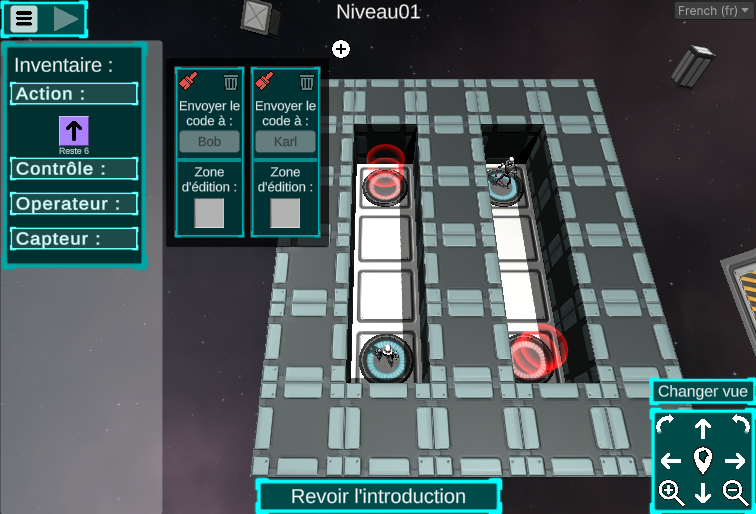Click Revoir l'introduction button
Screen dimensions: 756x514
click(378, 496)
